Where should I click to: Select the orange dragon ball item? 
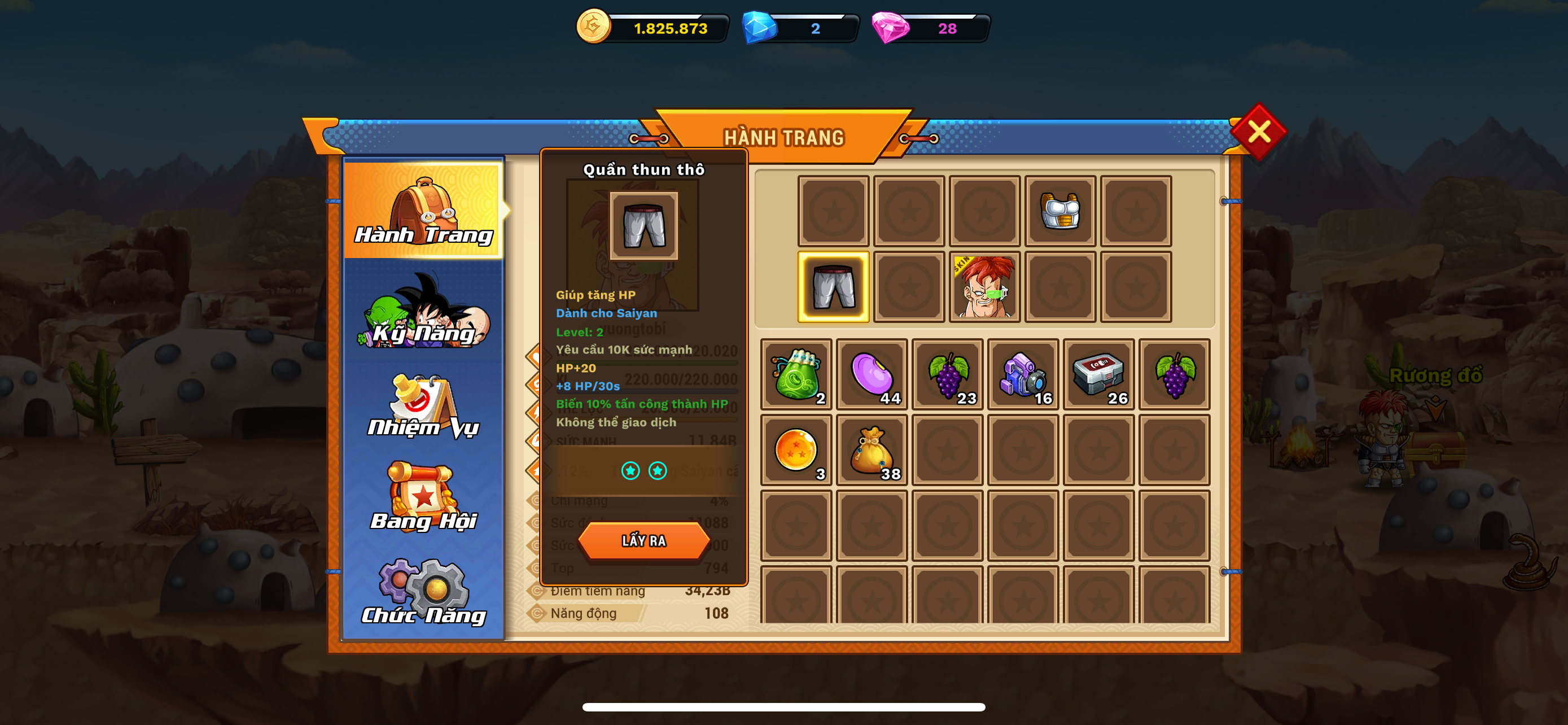click(x=796, y=450)
